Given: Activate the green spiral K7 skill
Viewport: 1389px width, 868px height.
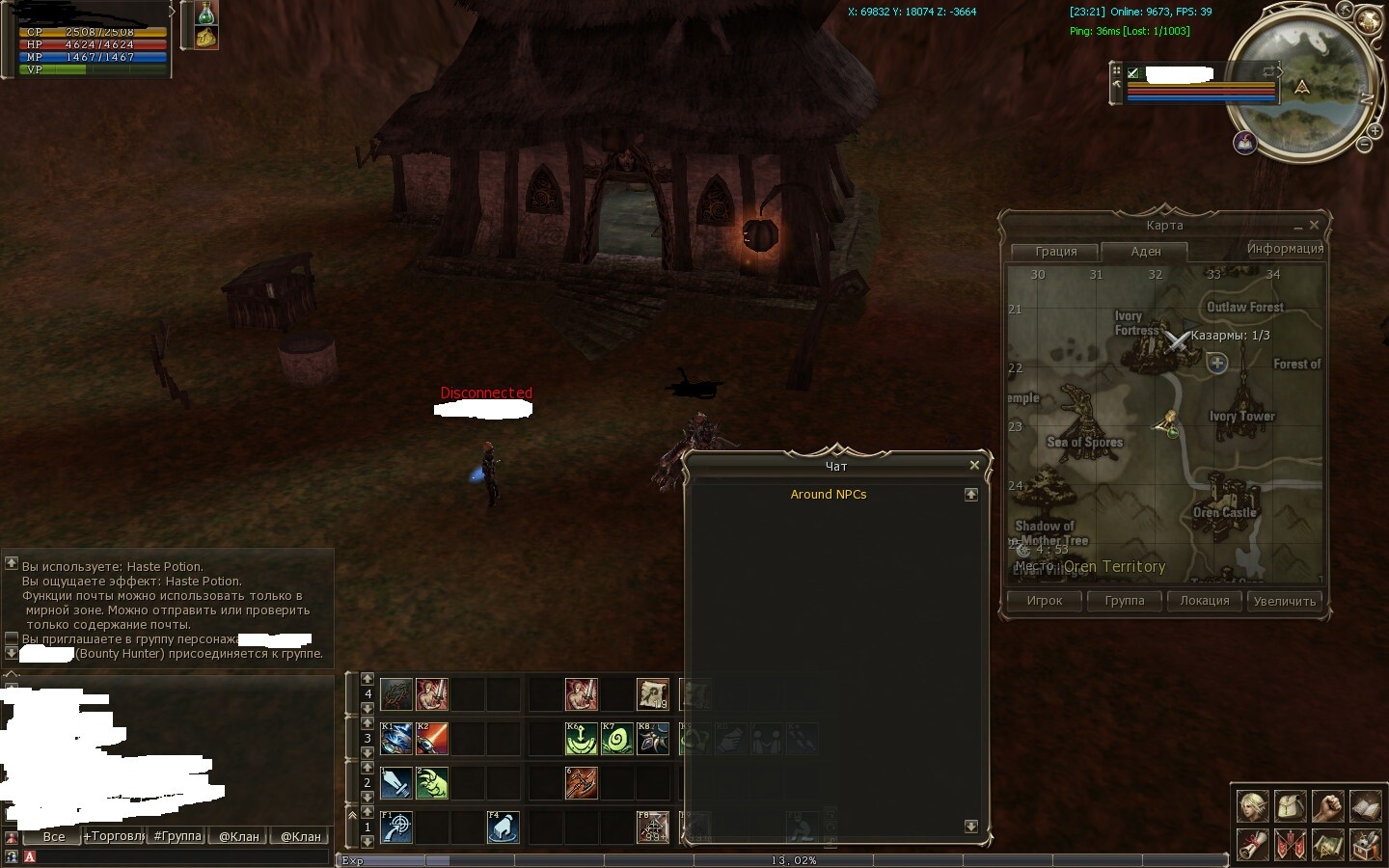Looking at the screenshot, I should click(x=617, y=739).
